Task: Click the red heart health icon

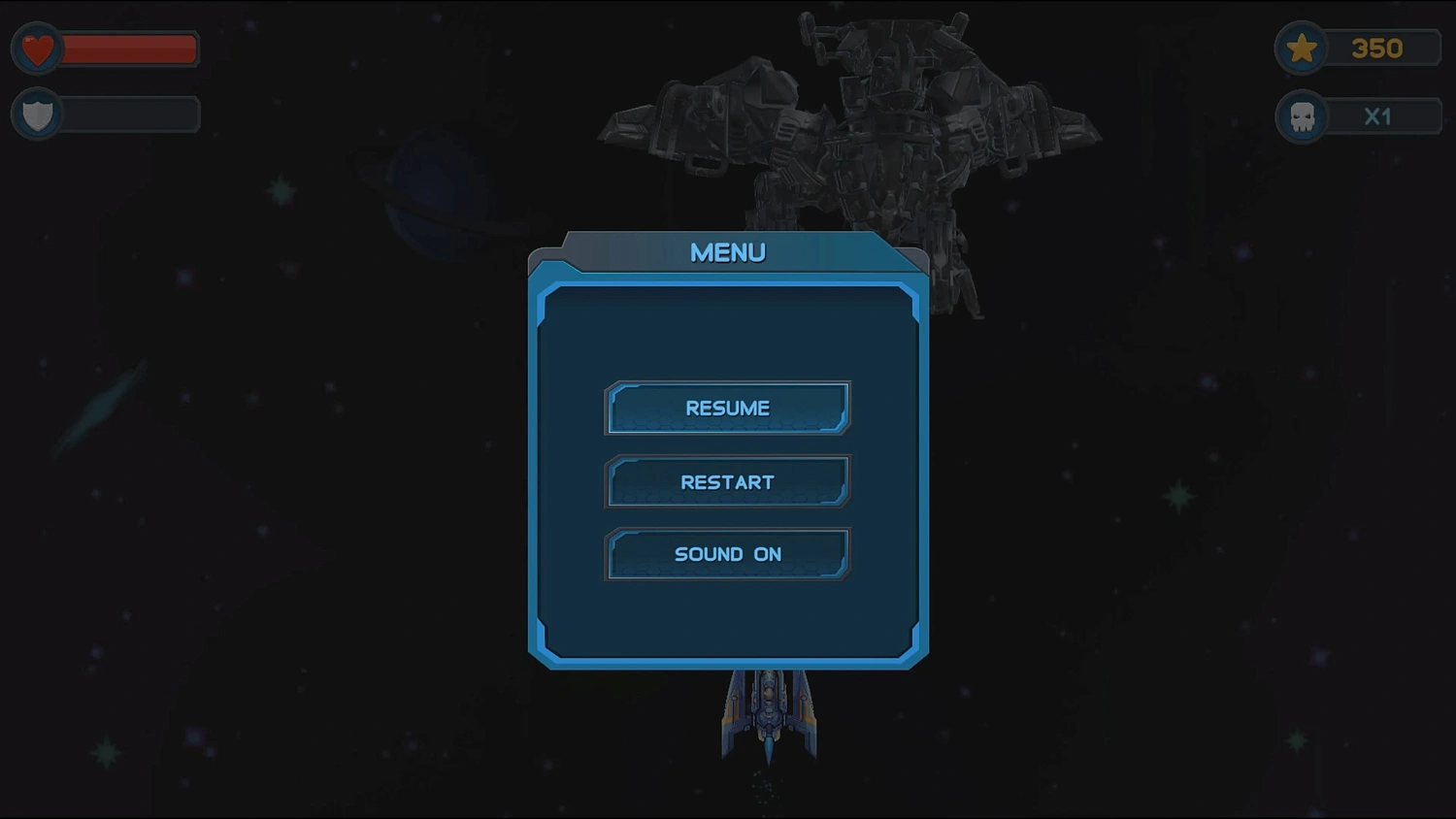Action: point(36,48)
